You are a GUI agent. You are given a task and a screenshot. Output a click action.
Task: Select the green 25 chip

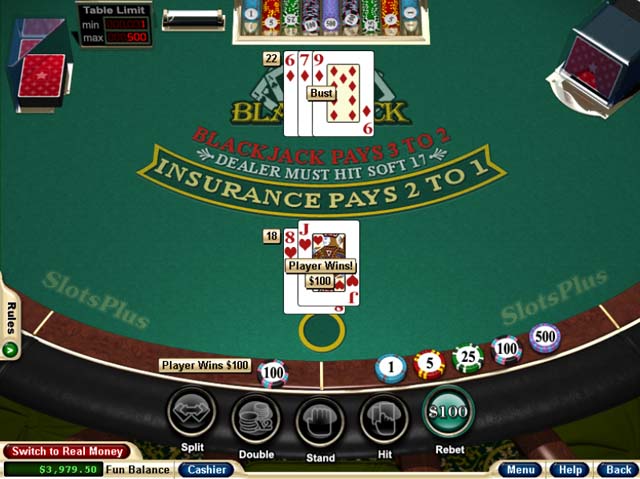click(x=468, y=357)
